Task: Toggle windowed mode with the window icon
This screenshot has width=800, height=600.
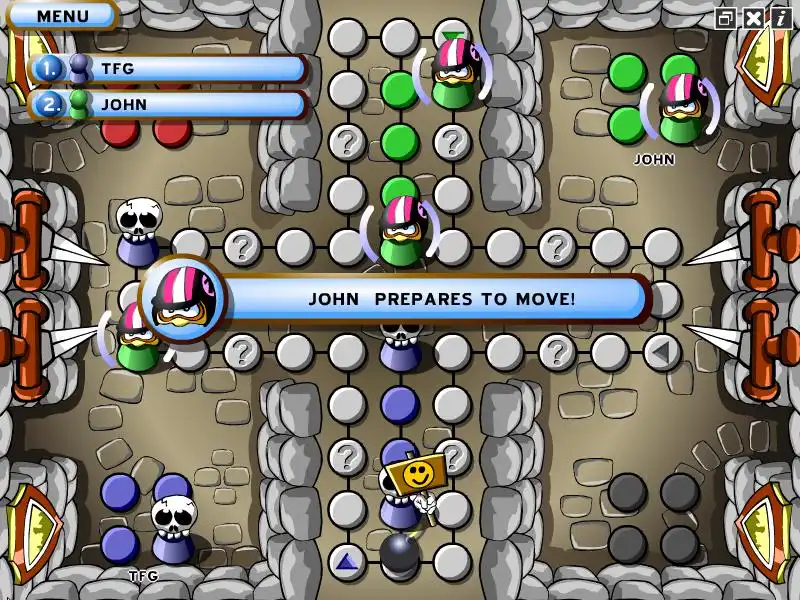Action: pos(726,18)
